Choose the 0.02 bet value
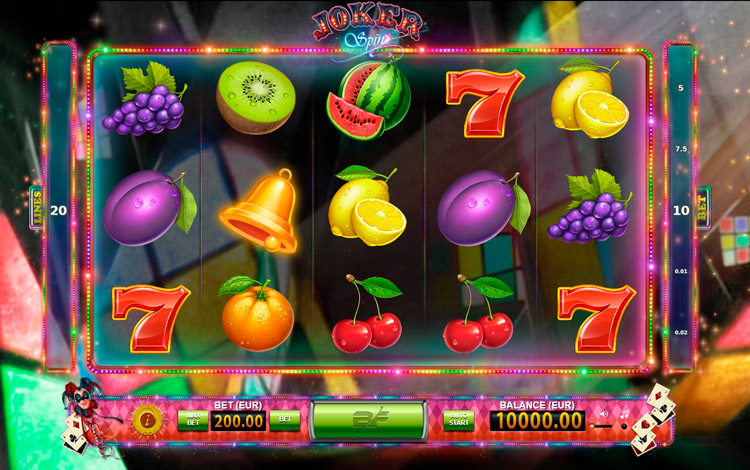 (x=681, y=331)
